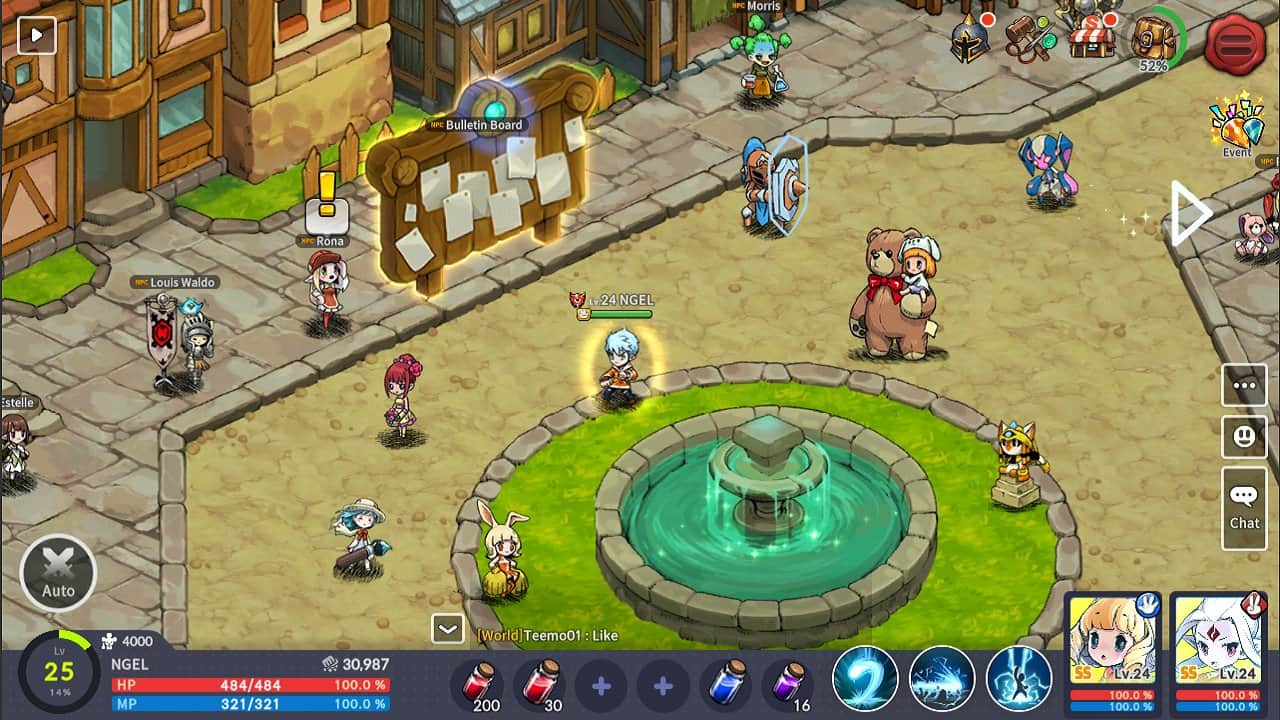Viewport: 1280px width, 720px height.
Task: Open the Chat window
Action: click(1244, 508)
